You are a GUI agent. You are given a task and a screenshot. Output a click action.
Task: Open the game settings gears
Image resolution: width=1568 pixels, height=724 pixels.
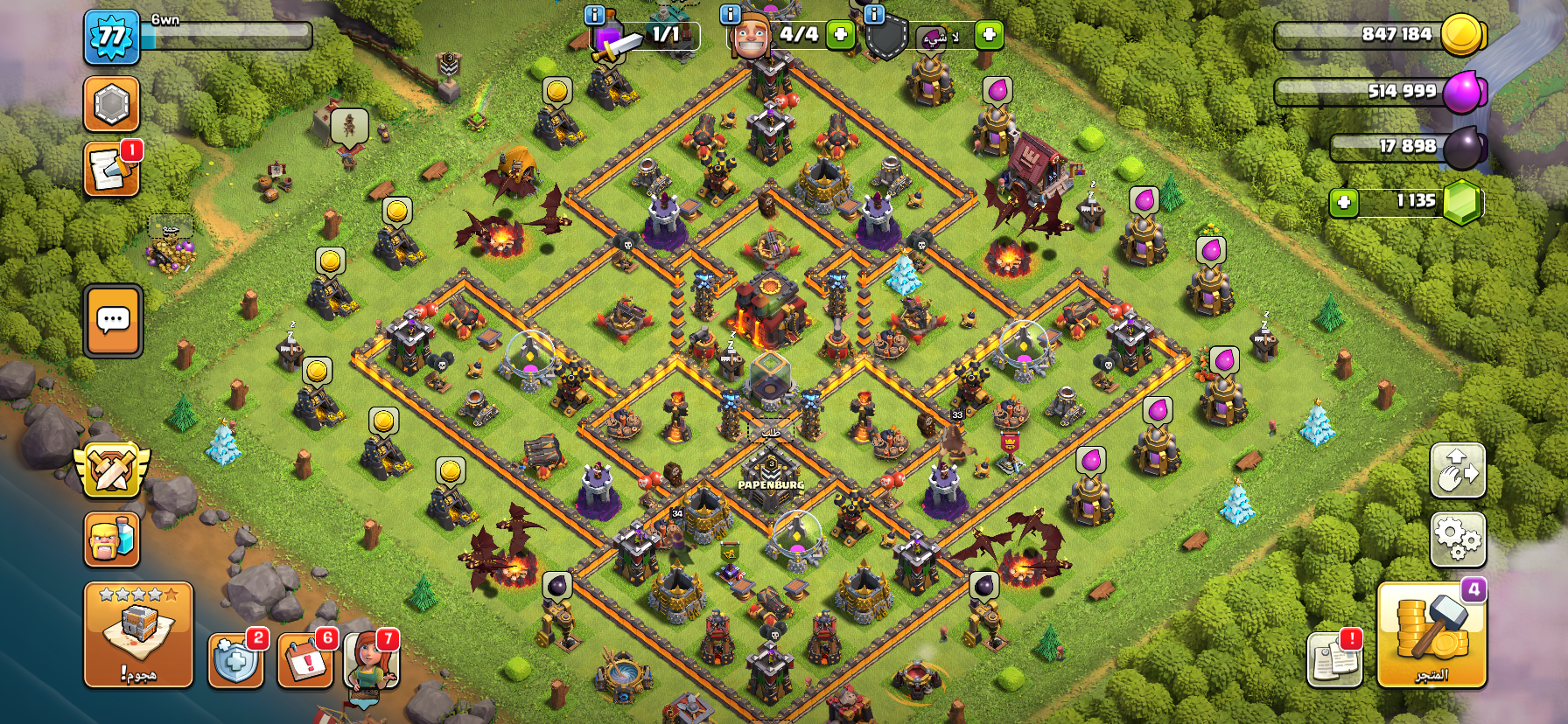(x=1457, y=538)
